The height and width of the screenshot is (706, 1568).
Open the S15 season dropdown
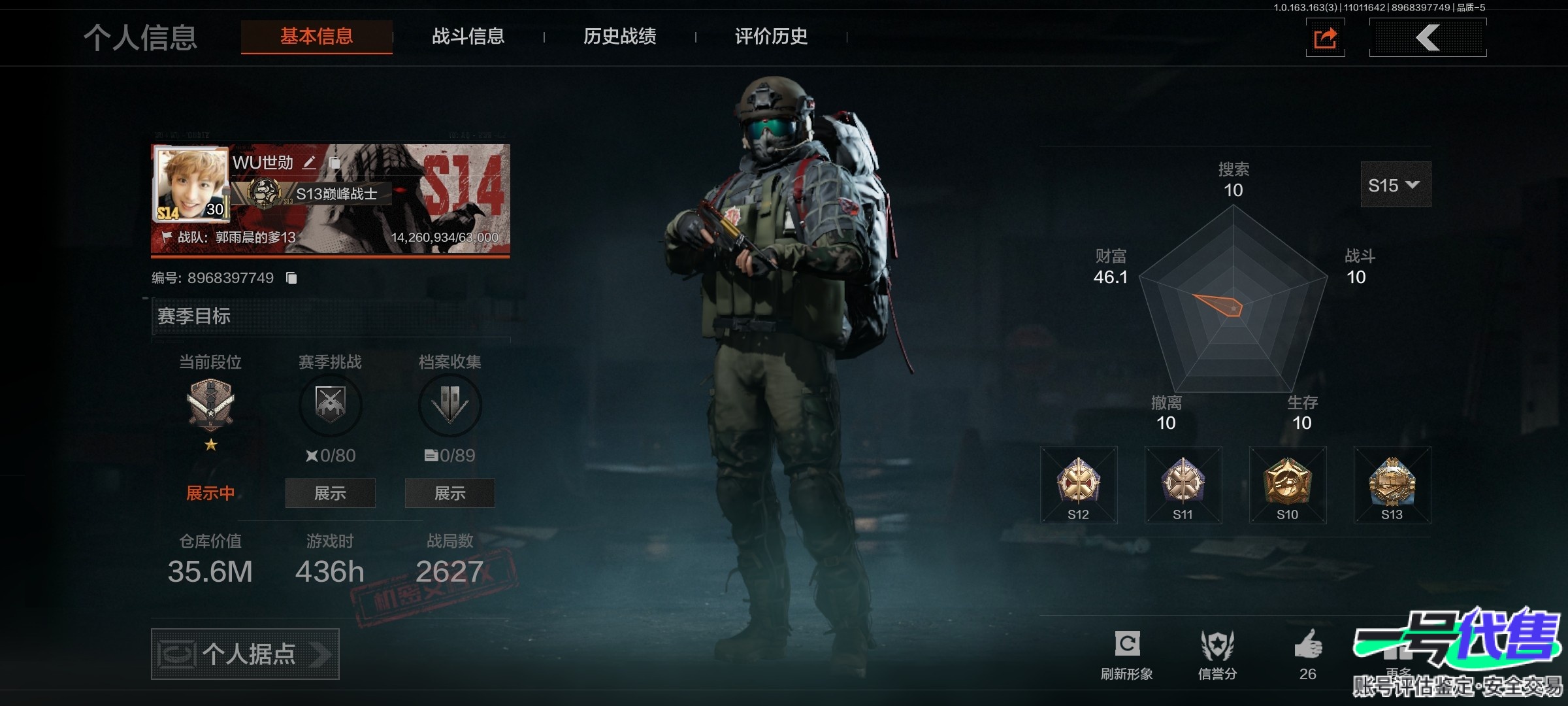[x=1395, y=185]
